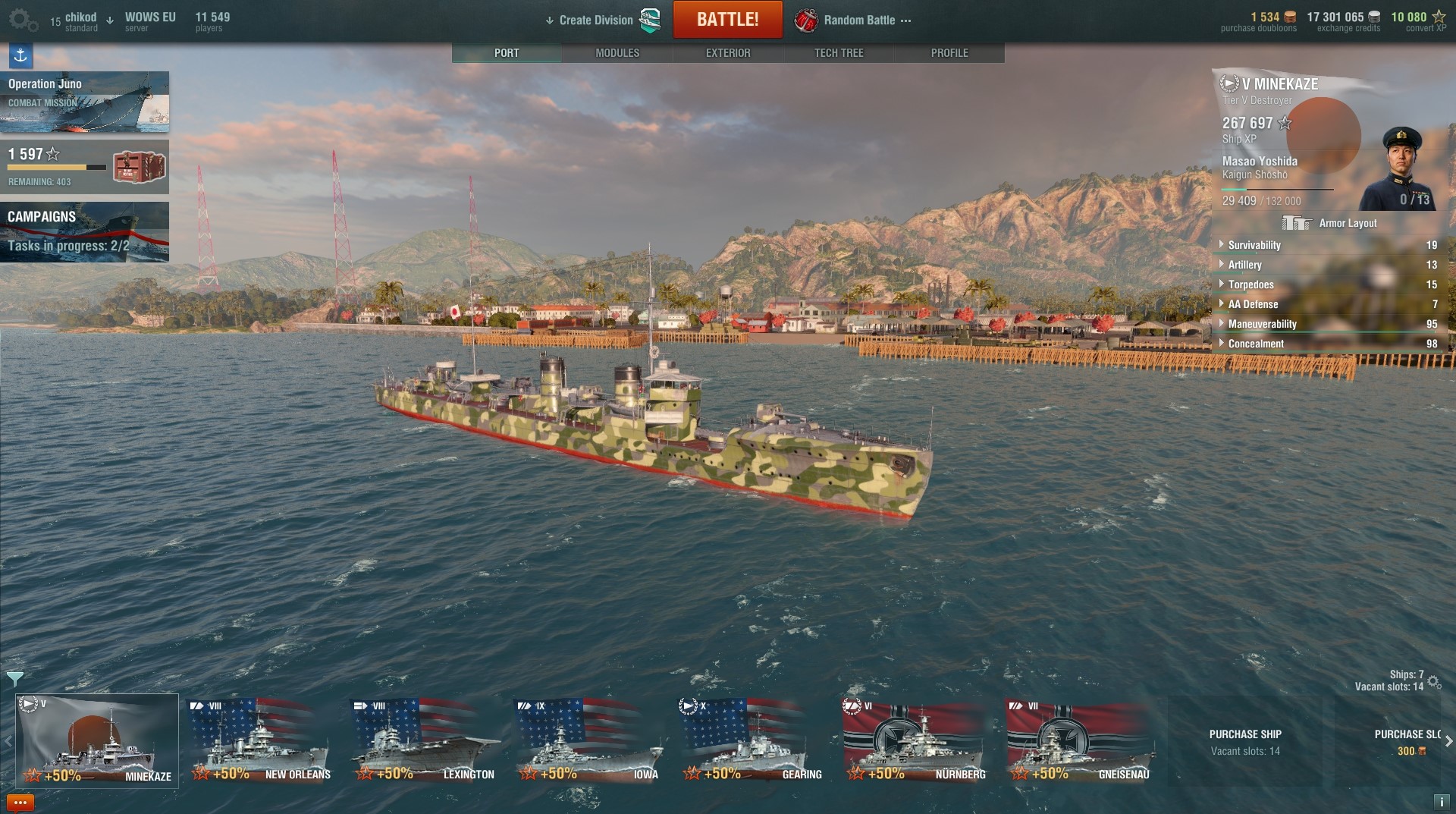Viewport: 1456px width, 814px height.
Task: Choose the Lexington carrier from the carousel
Action: pos(424,741)
